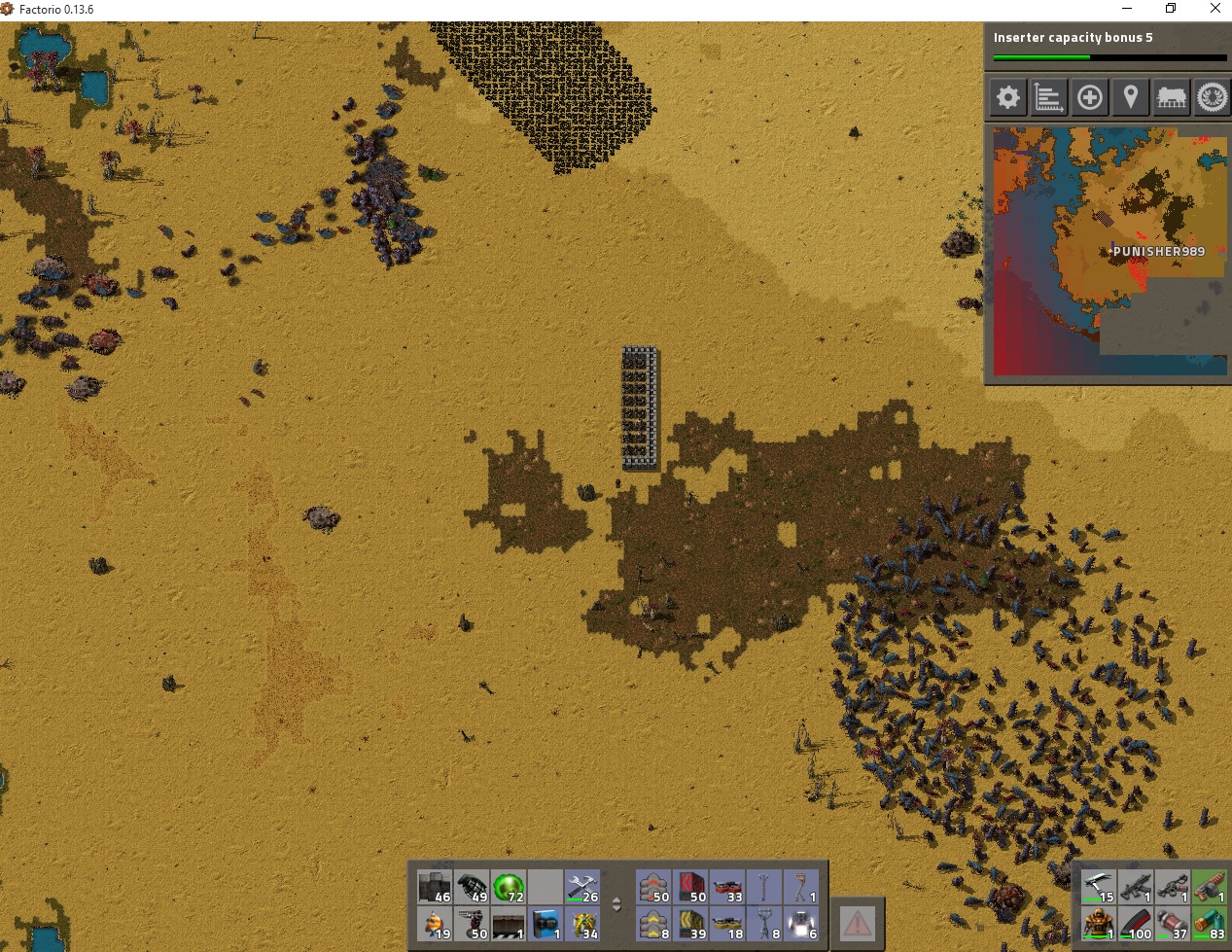
Task: Choose the yellow splitter stack of 18
Action: click(x=727, y=924)
